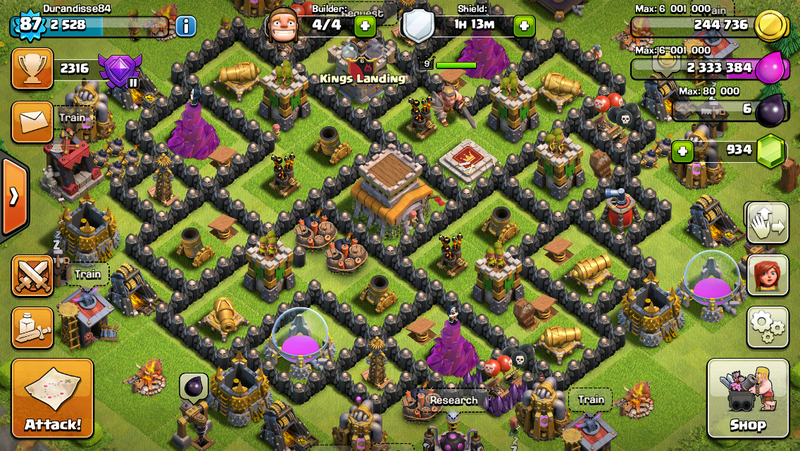Collect the dark elixir drop bubble
The width and height of the screenshot is (800, 451).
tap(194, 387)
